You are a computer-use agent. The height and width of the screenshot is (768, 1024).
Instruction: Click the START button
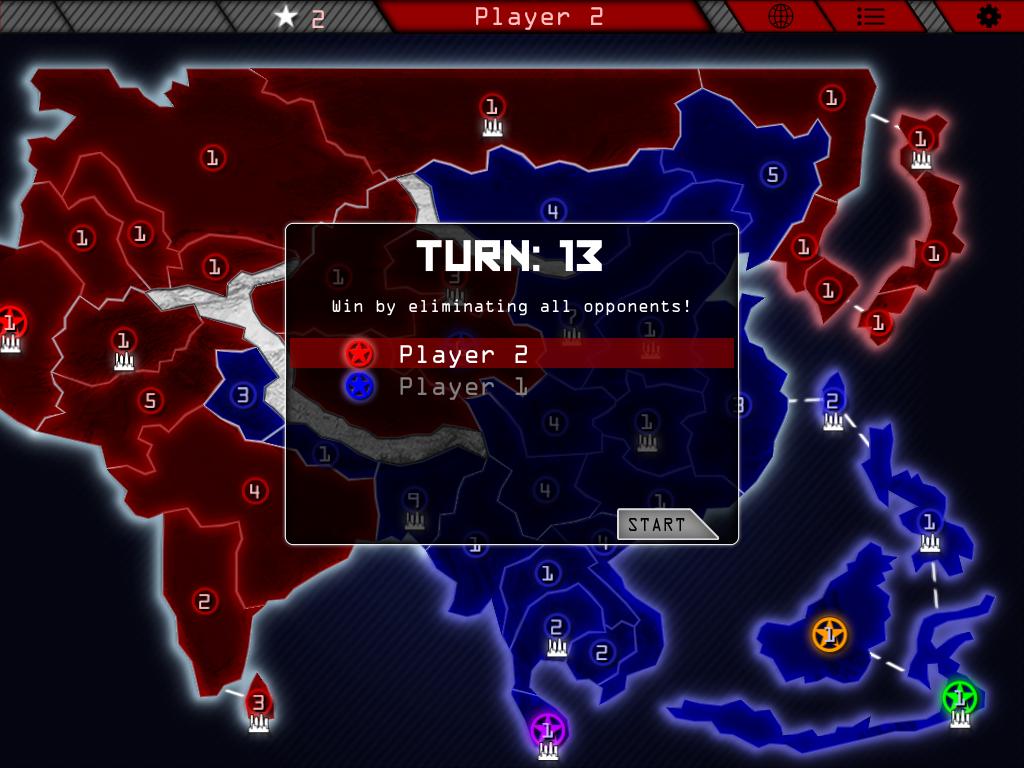pos(663,524)
